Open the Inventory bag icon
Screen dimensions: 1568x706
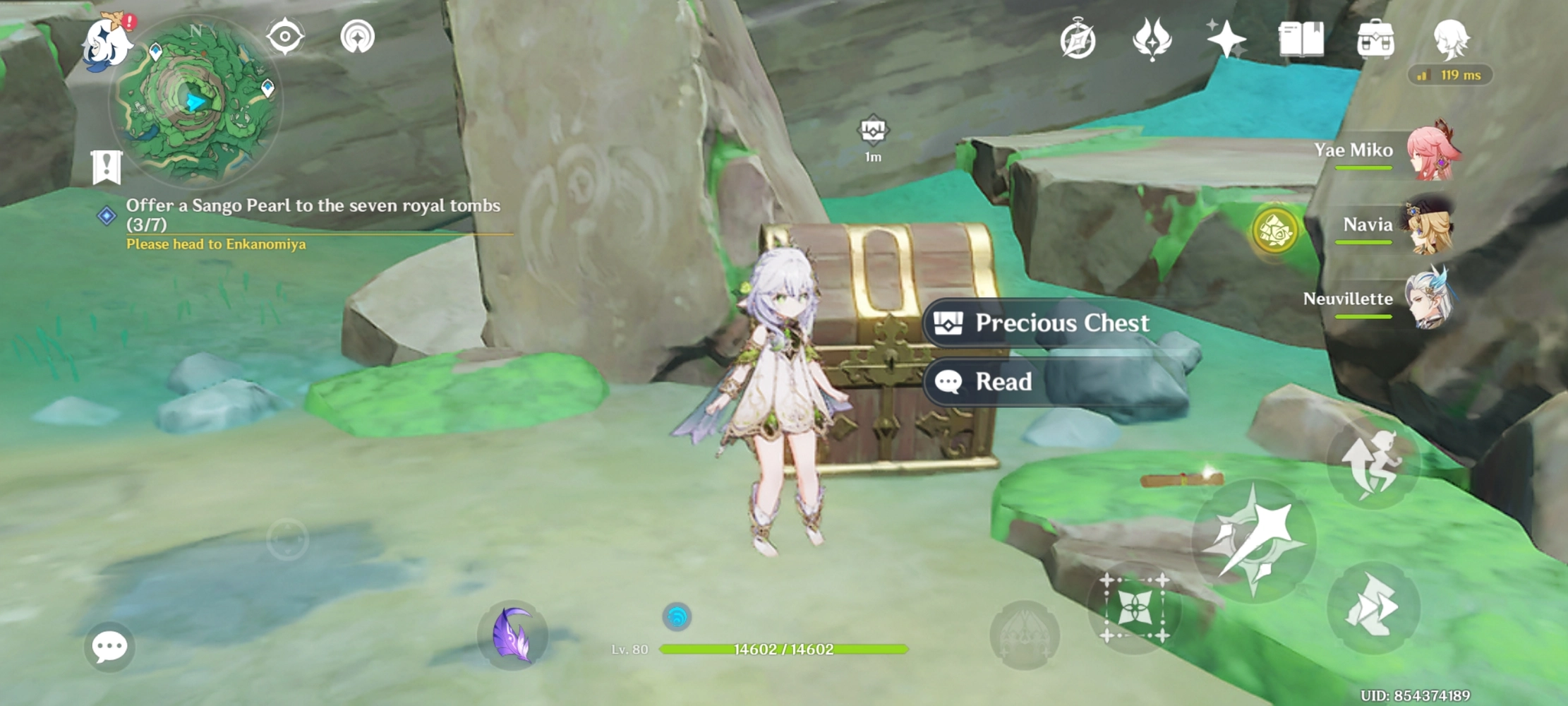(1376, 41)
